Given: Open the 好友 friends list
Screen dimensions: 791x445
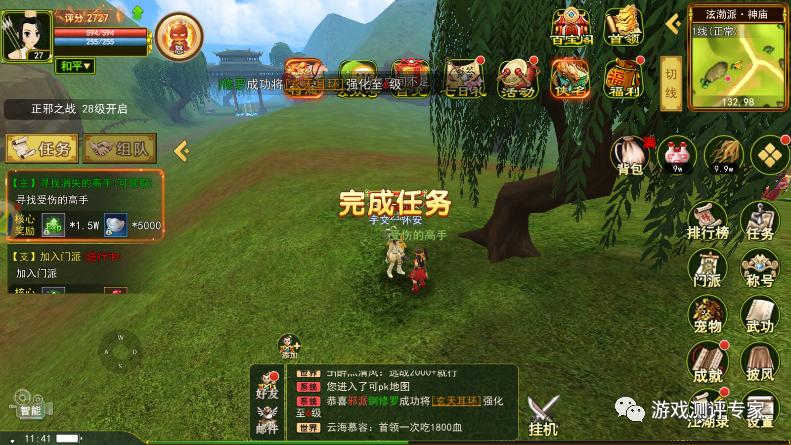Looking at the screenshot, I should click(267, 388).
